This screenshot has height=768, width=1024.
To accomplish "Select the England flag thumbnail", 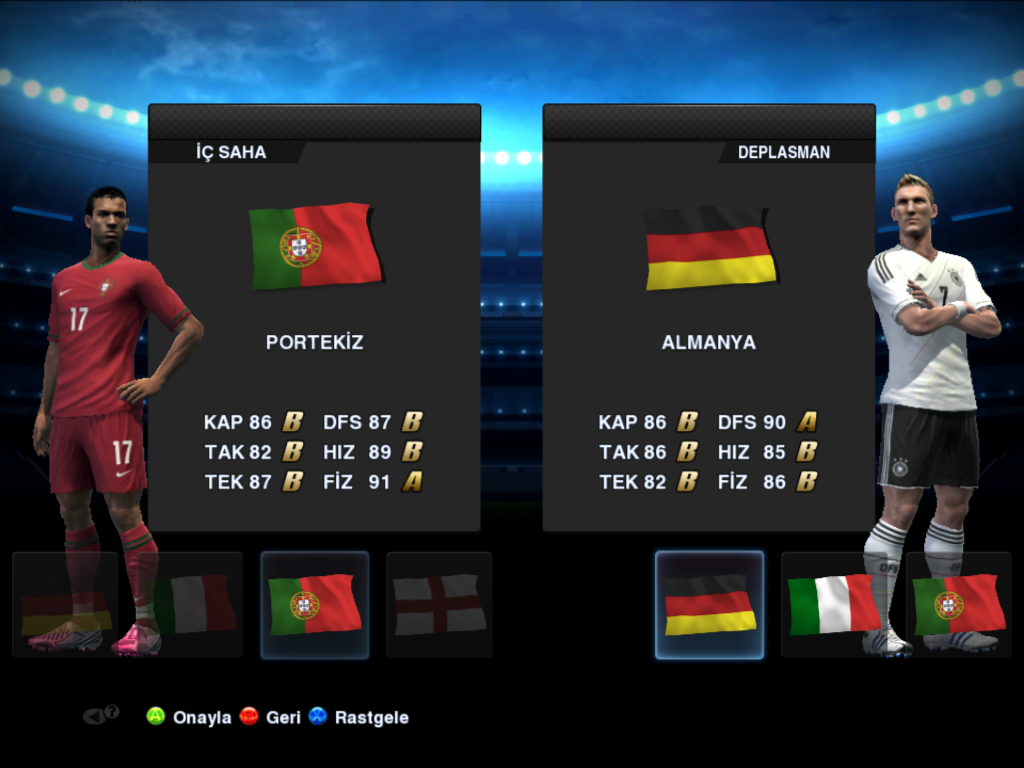I will point(439,604).
